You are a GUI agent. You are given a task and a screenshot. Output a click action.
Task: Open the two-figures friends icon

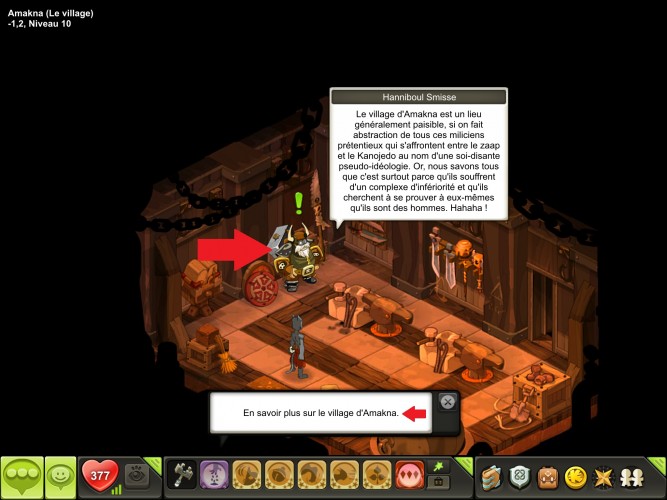[x=634, y=476]
